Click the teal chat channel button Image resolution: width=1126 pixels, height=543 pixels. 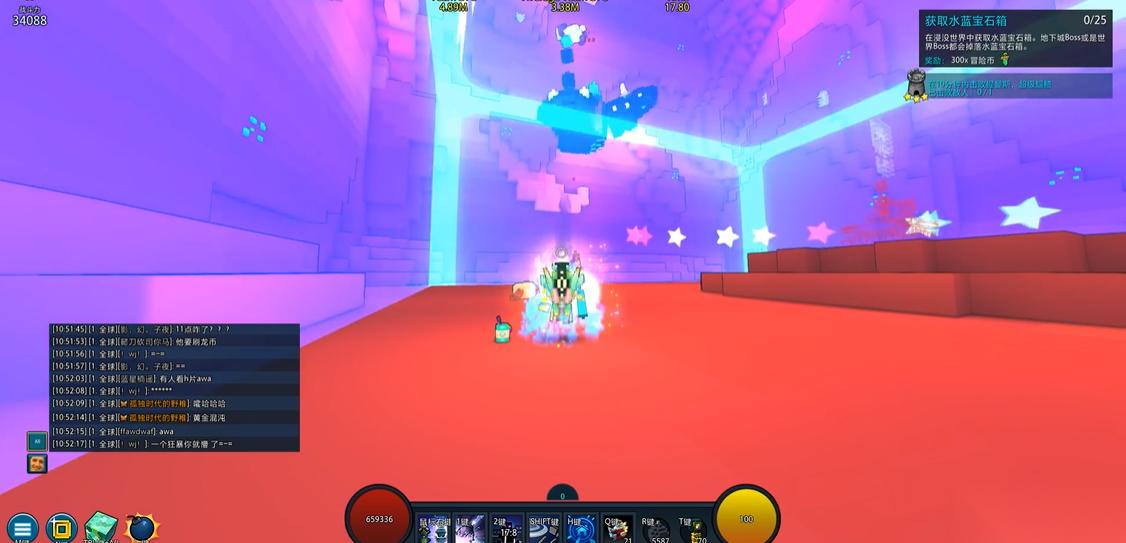click(37, 440)
